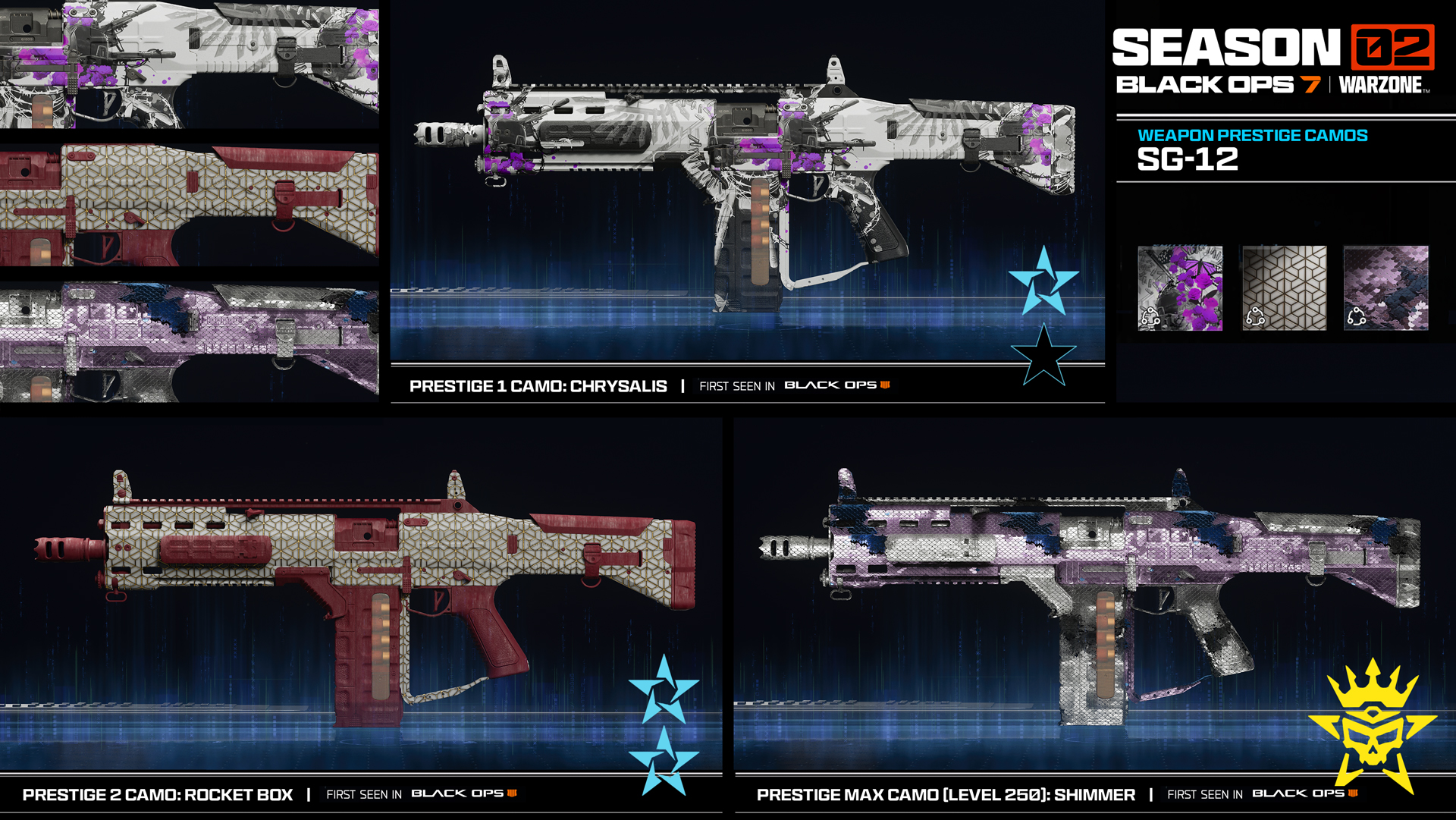Screen dimensions: 1456x820
Task: Pick the Shimmer purple scale camo swatch
Action: pos(1385,287)
